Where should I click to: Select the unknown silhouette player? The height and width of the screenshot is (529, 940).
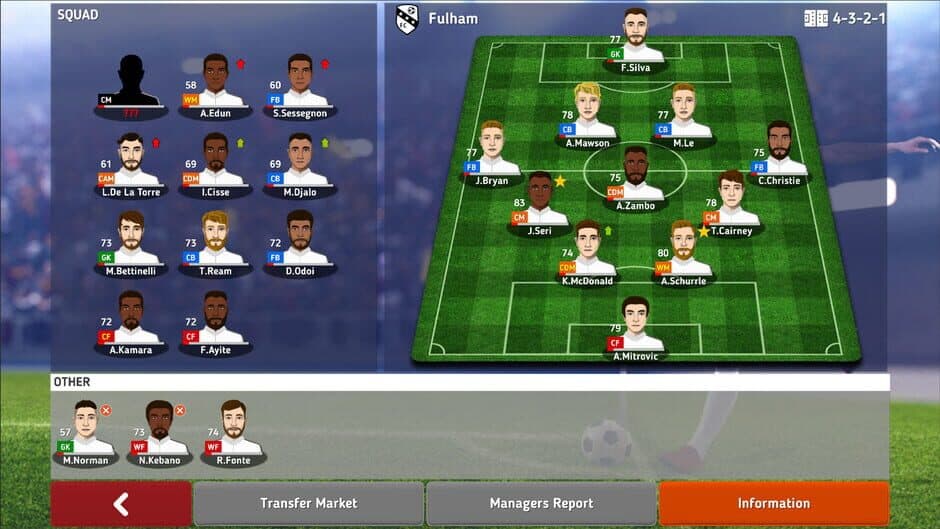(129, 83)
